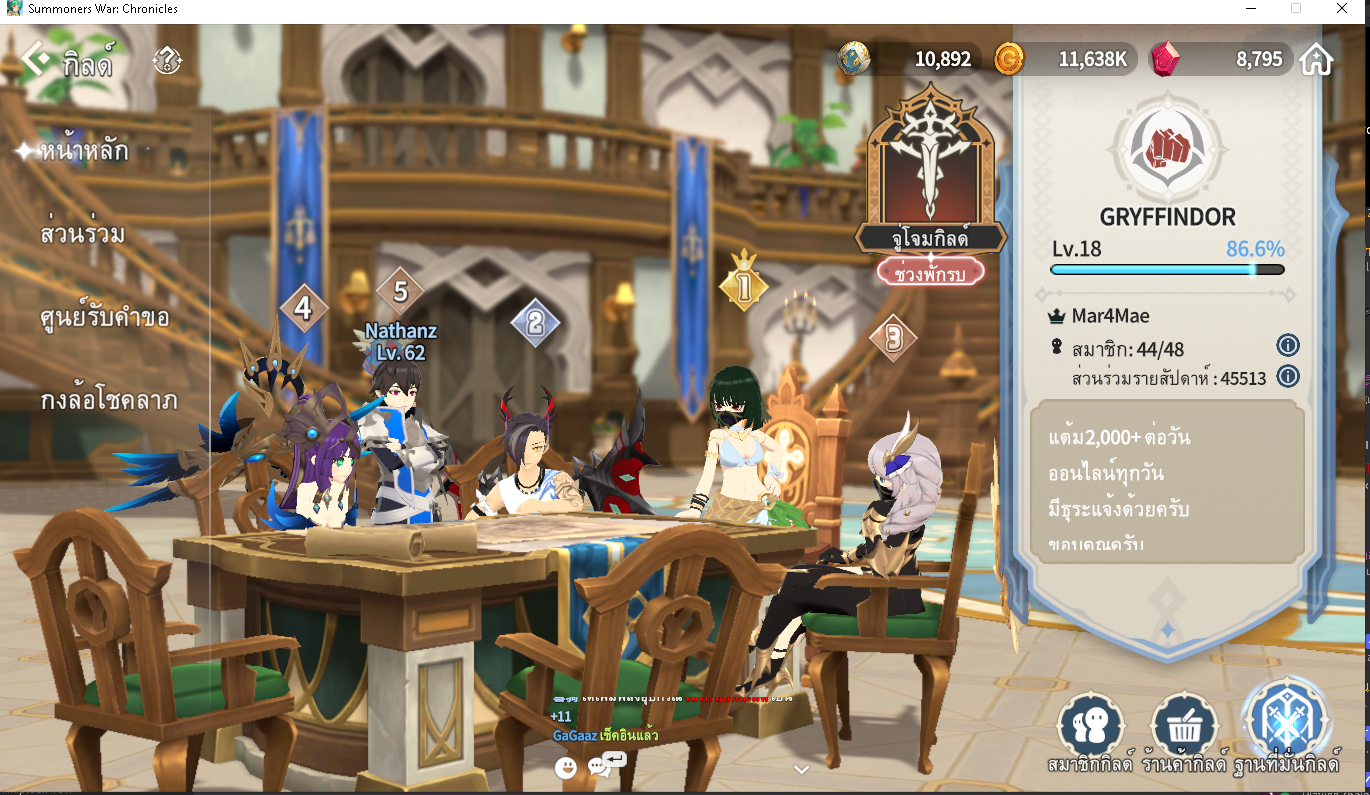
Task: Select the rank 1 crowned member marker
Action: click(743, 286)
